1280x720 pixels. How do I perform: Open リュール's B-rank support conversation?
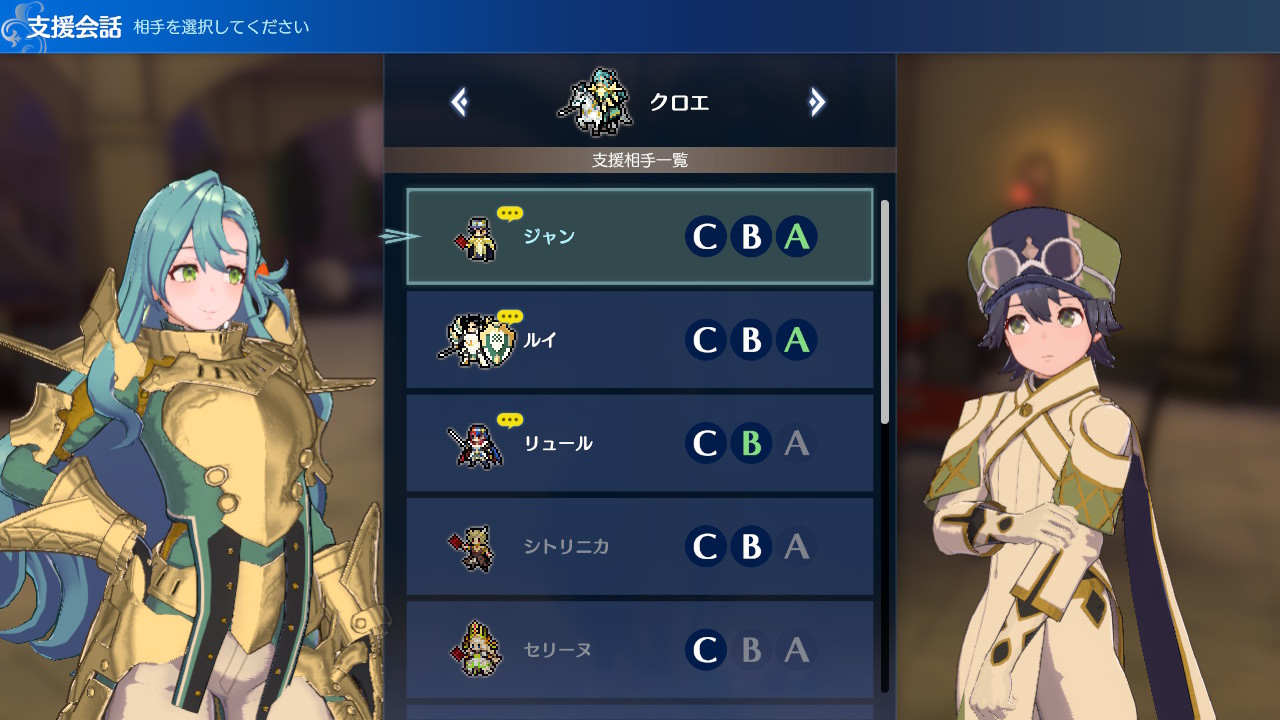pyautogui.click(x=751, y=443)
